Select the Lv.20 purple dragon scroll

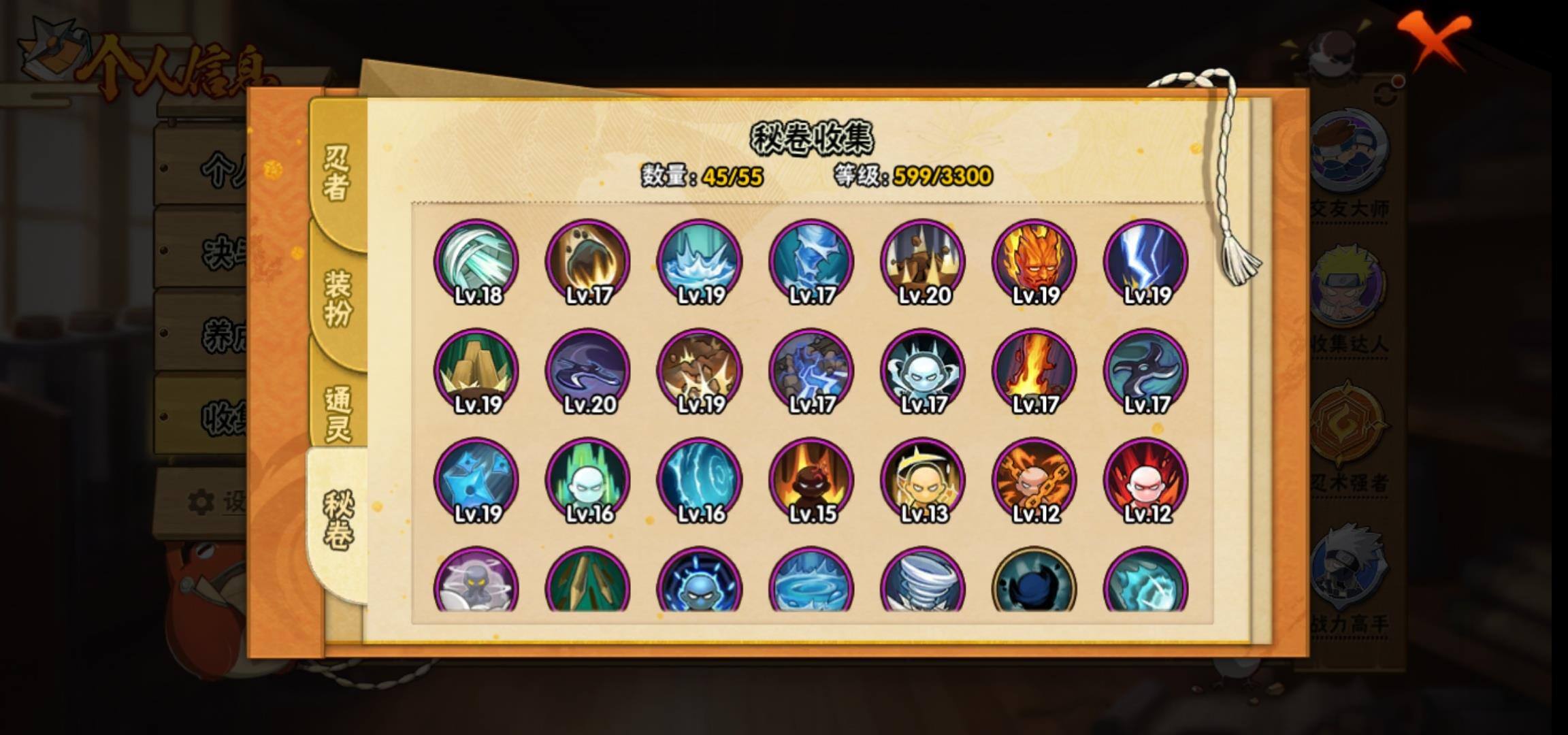[588, 371]
